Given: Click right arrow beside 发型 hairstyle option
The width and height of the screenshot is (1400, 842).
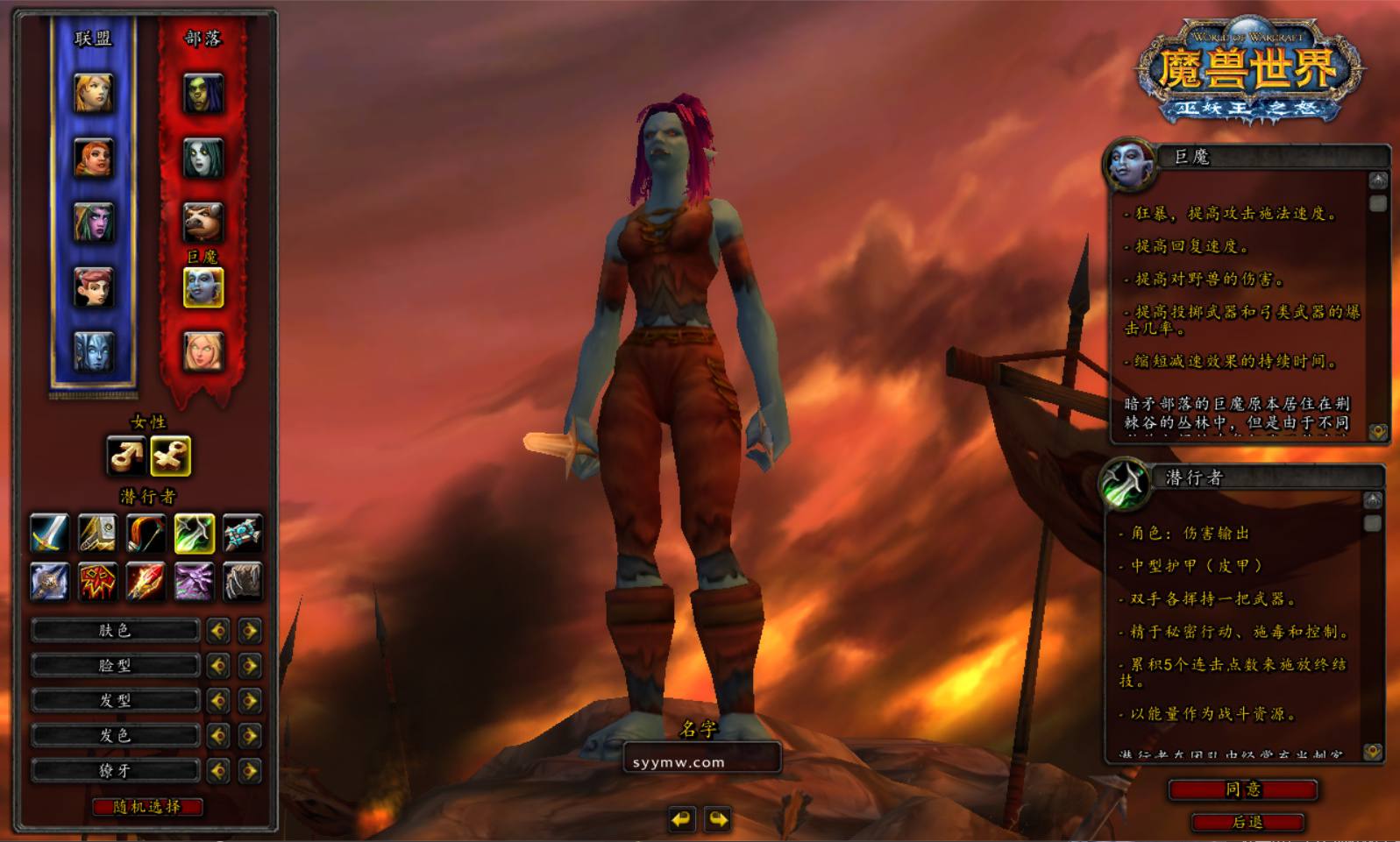Looking at the screenshot, I should 250,700.
